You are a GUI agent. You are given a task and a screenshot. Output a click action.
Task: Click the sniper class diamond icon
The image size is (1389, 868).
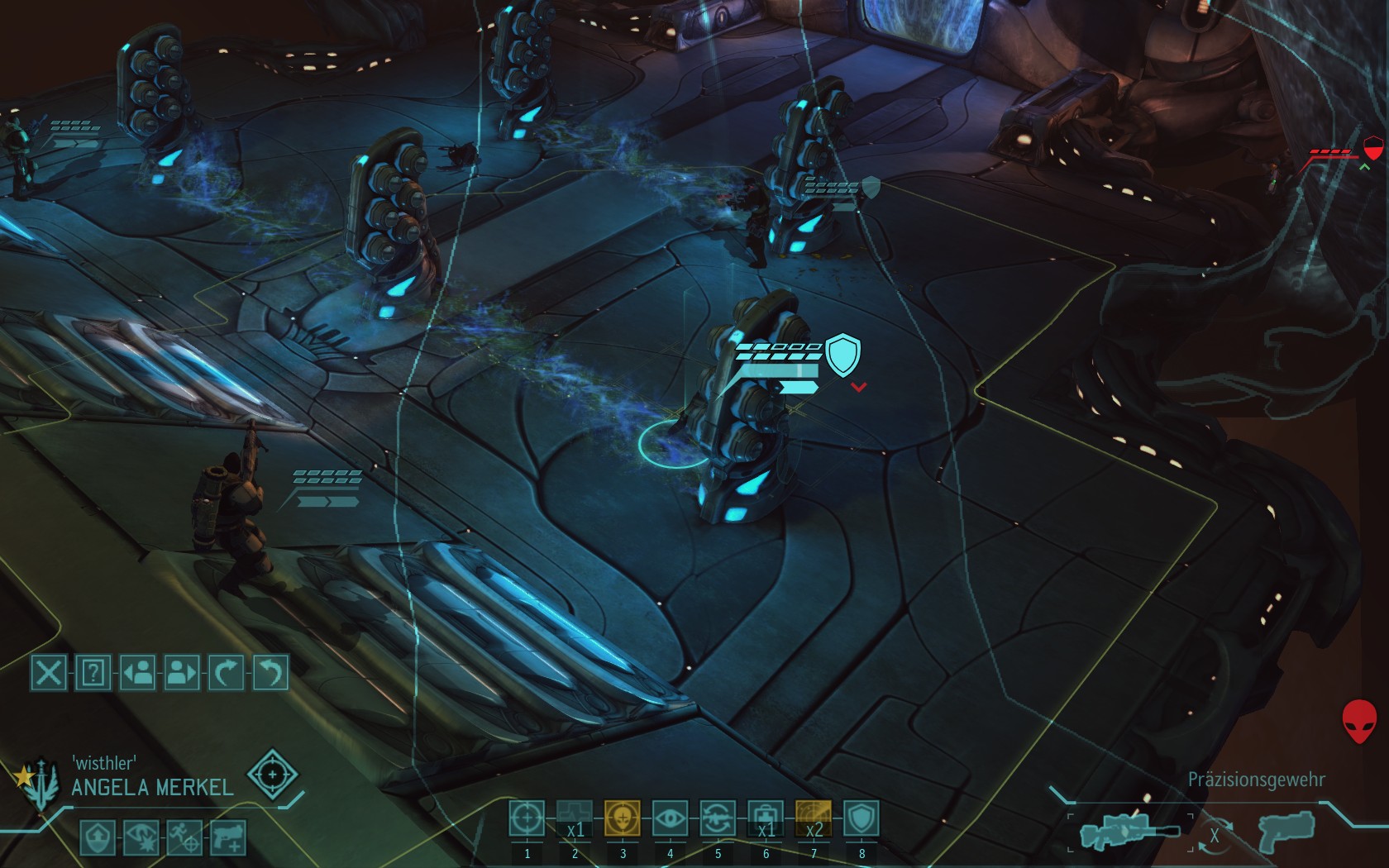pyautogui.click(x=272, y=775)
